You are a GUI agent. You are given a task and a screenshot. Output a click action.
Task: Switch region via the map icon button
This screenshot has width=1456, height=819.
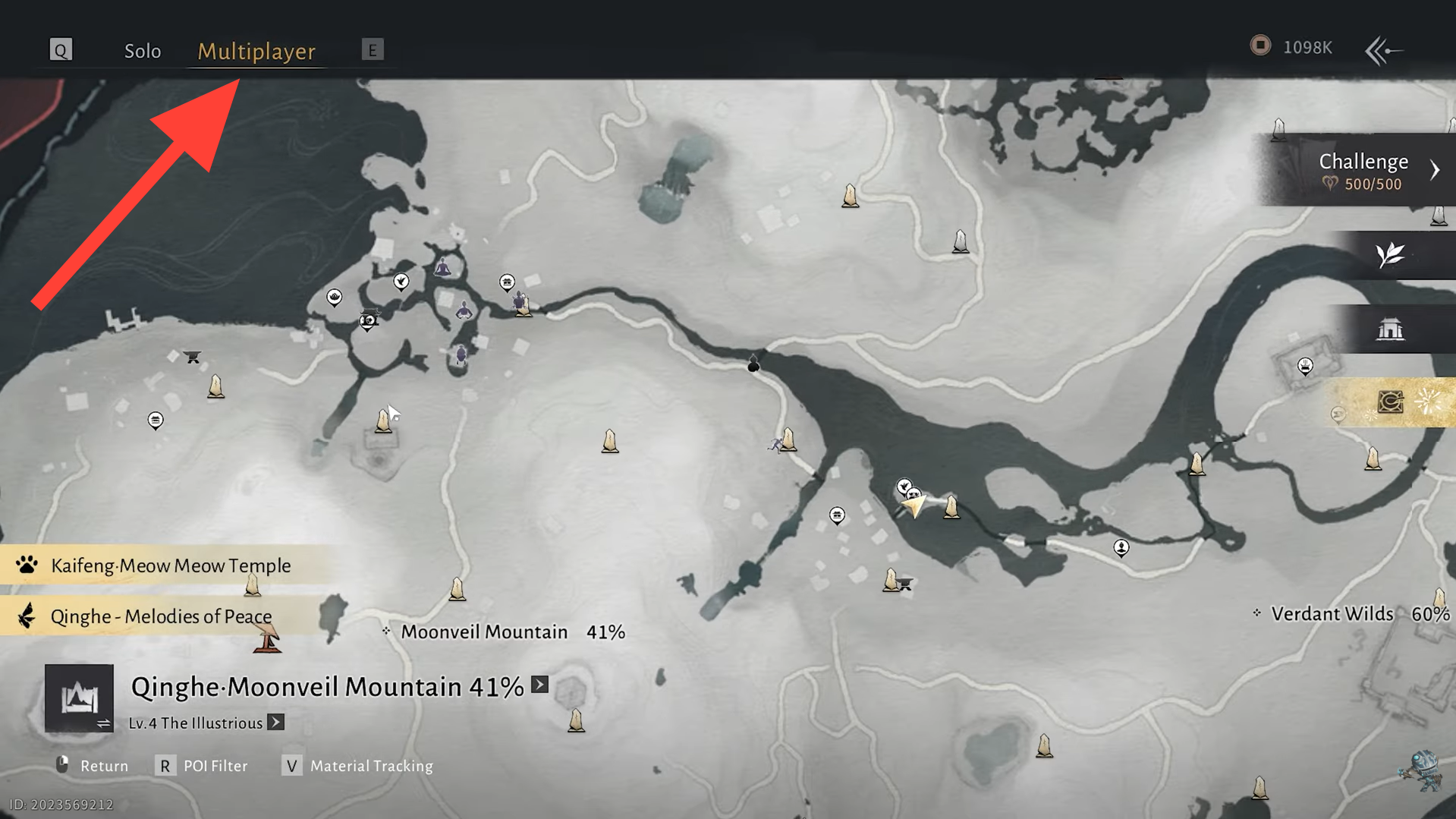pos(79,698)
